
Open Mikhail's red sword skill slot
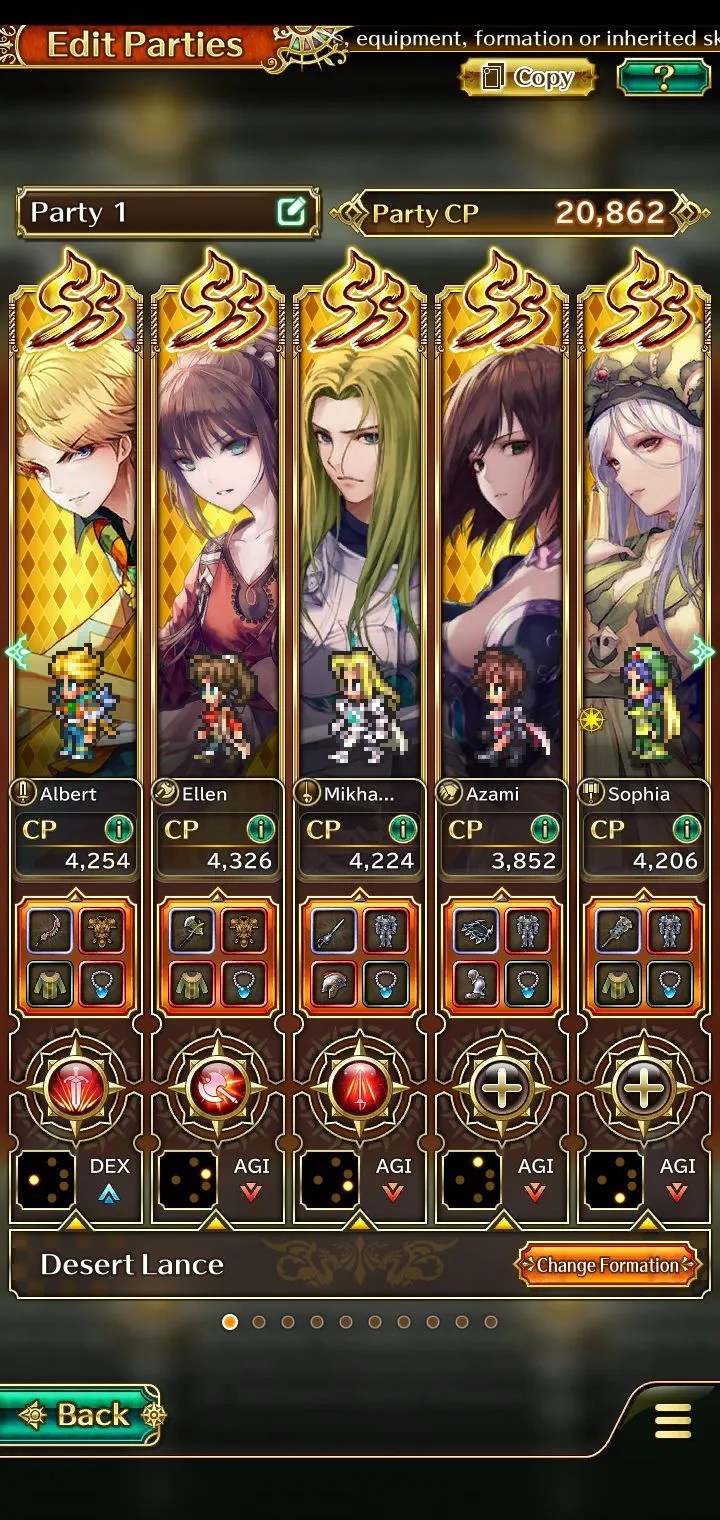[x=360, y=1089]
